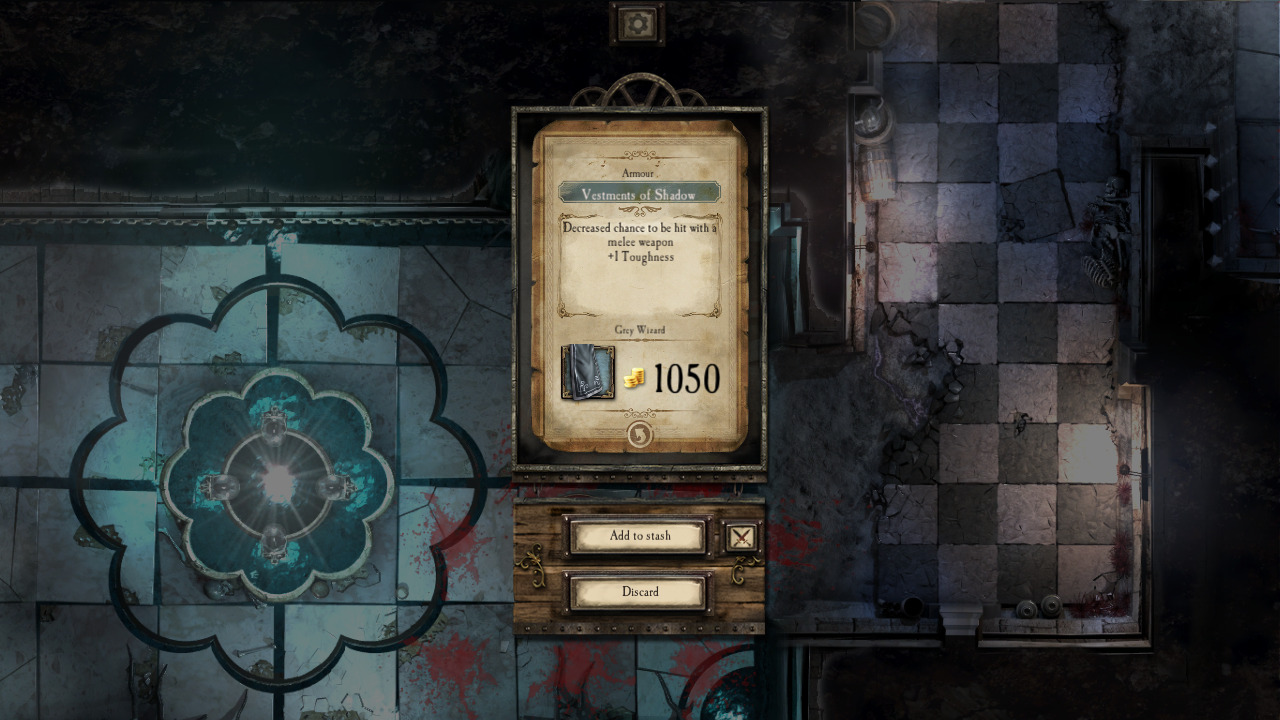The image size is (1280, 720).
Task: Expand the Vestments of Shadow title banner
Action: click(638, 195)
